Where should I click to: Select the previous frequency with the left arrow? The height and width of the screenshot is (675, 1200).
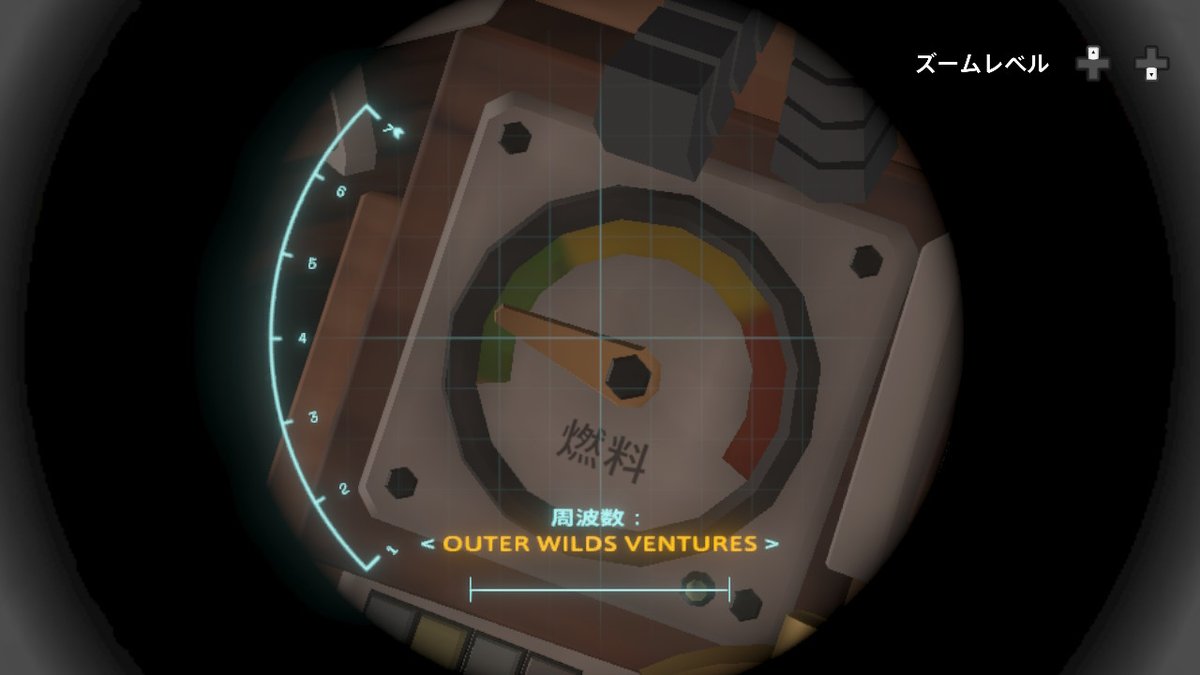click(x=427, y=545)
